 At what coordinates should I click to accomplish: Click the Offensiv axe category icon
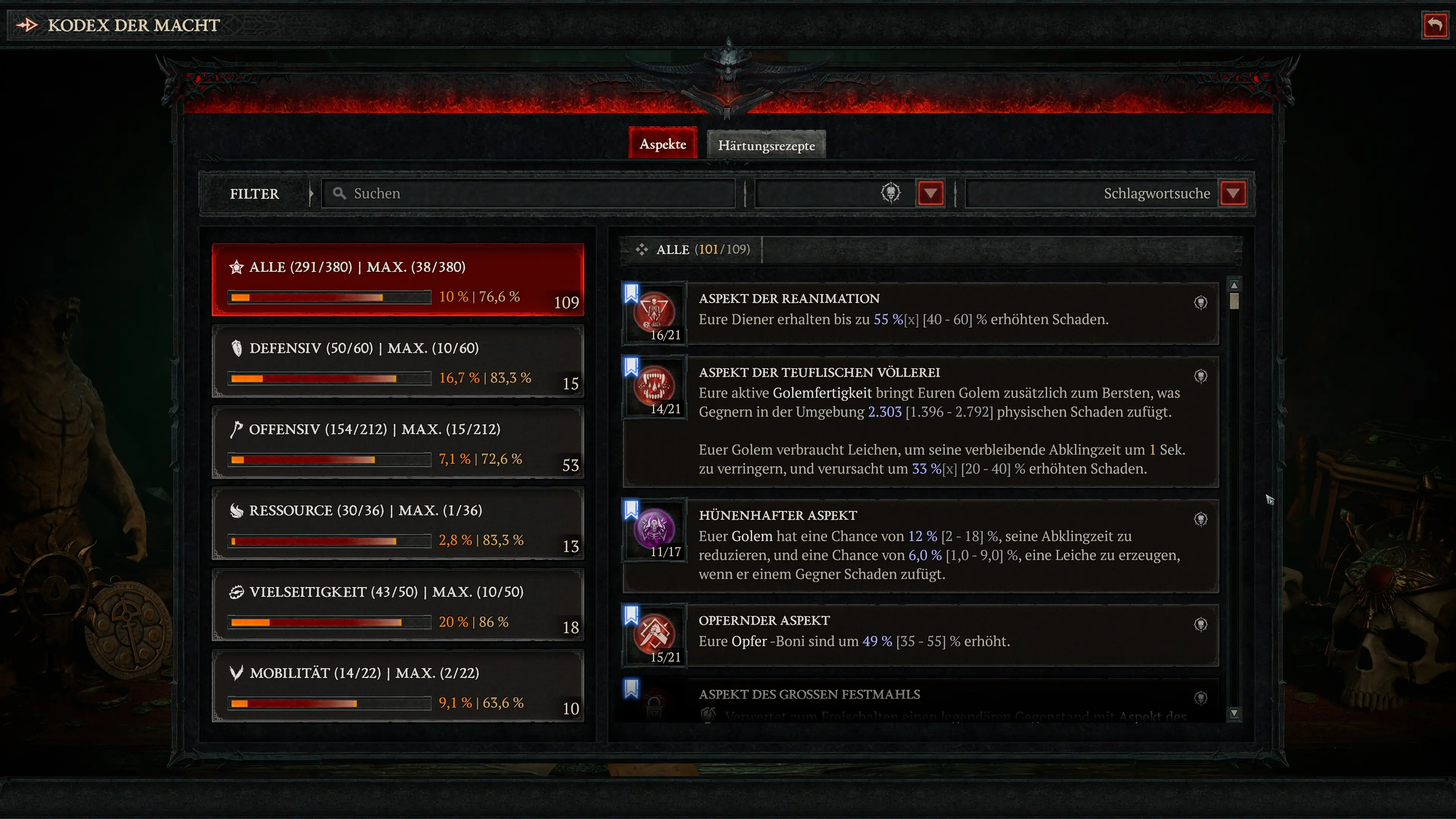point(237,428)
